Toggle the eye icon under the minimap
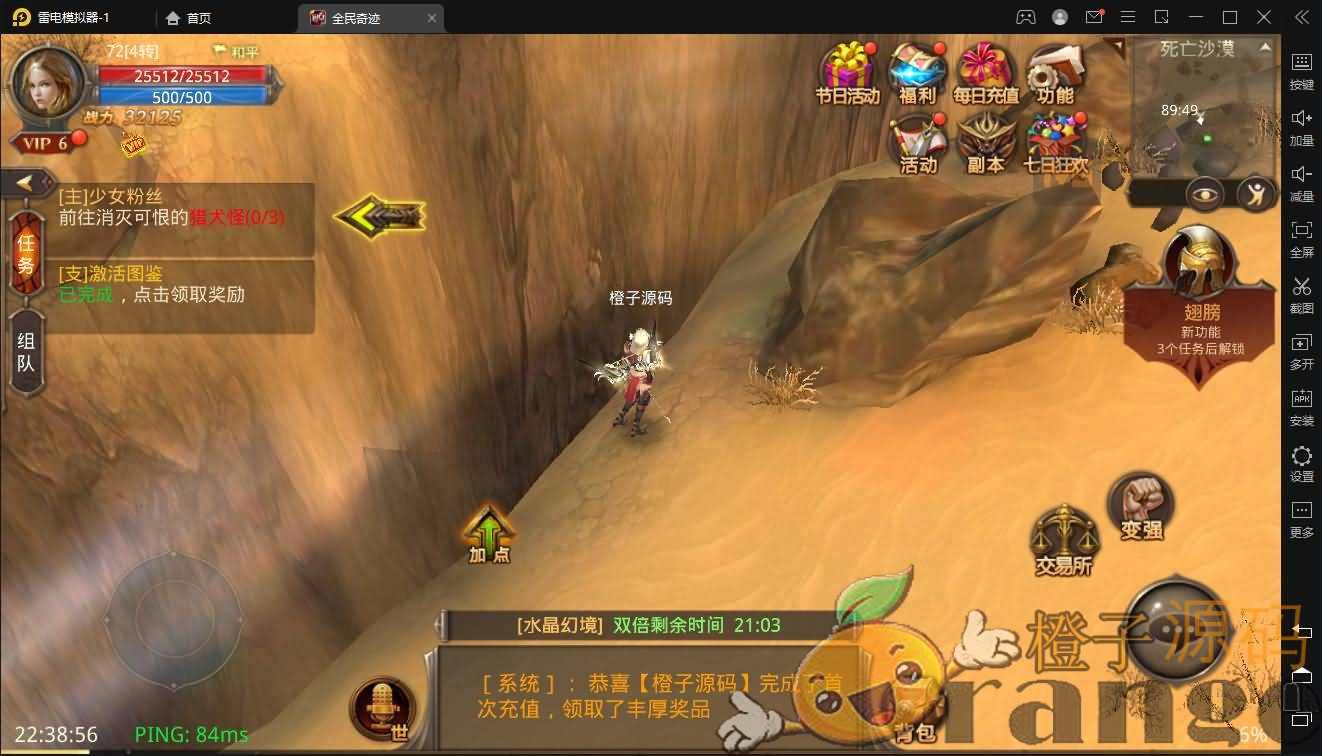Screen dimensions: 1322x756 point(1205,194)
